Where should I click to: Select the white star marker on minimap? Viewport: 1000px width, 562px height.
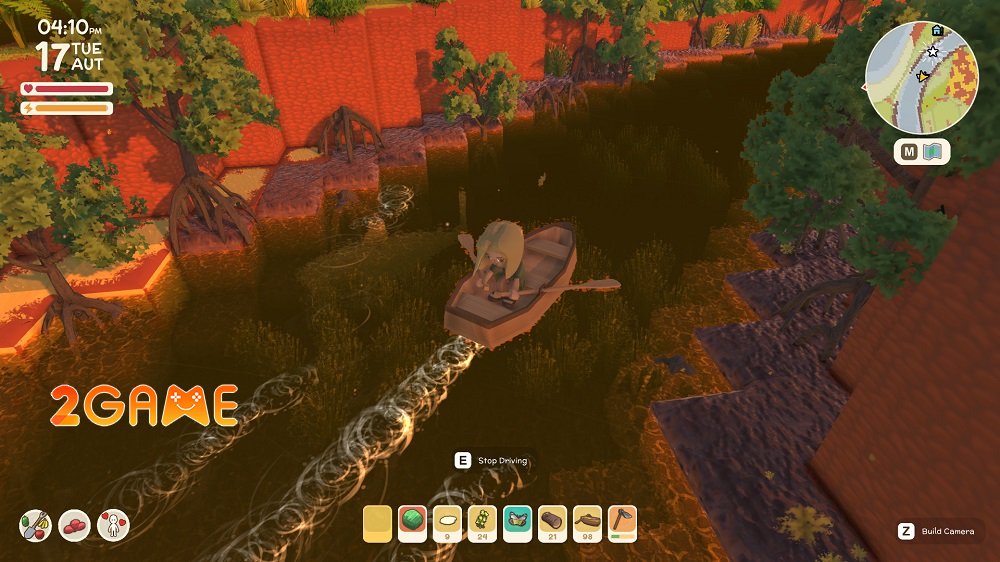click(x=933, y=51)
